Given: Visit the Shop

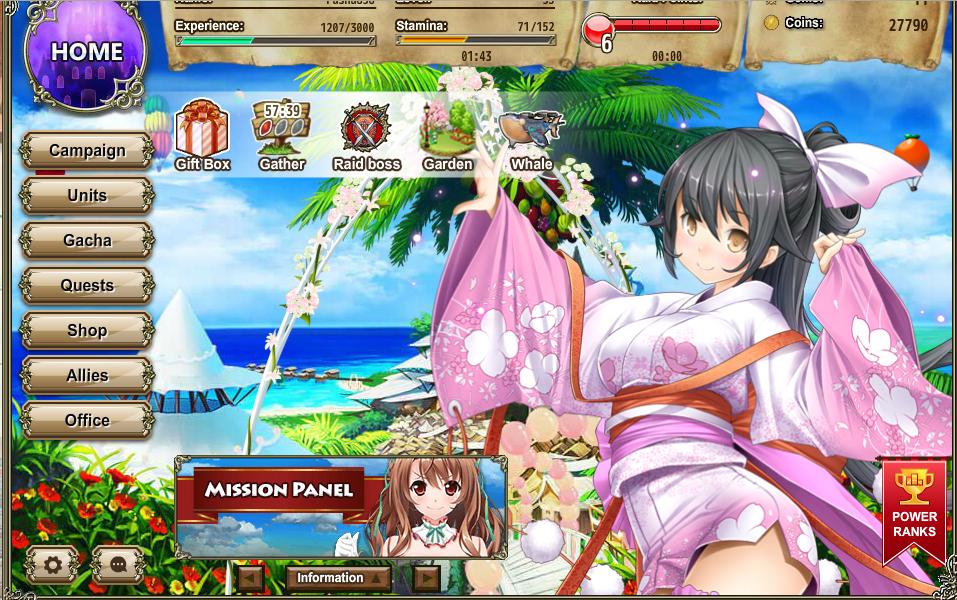Looking at the screenshot, I should click(87, 331).
